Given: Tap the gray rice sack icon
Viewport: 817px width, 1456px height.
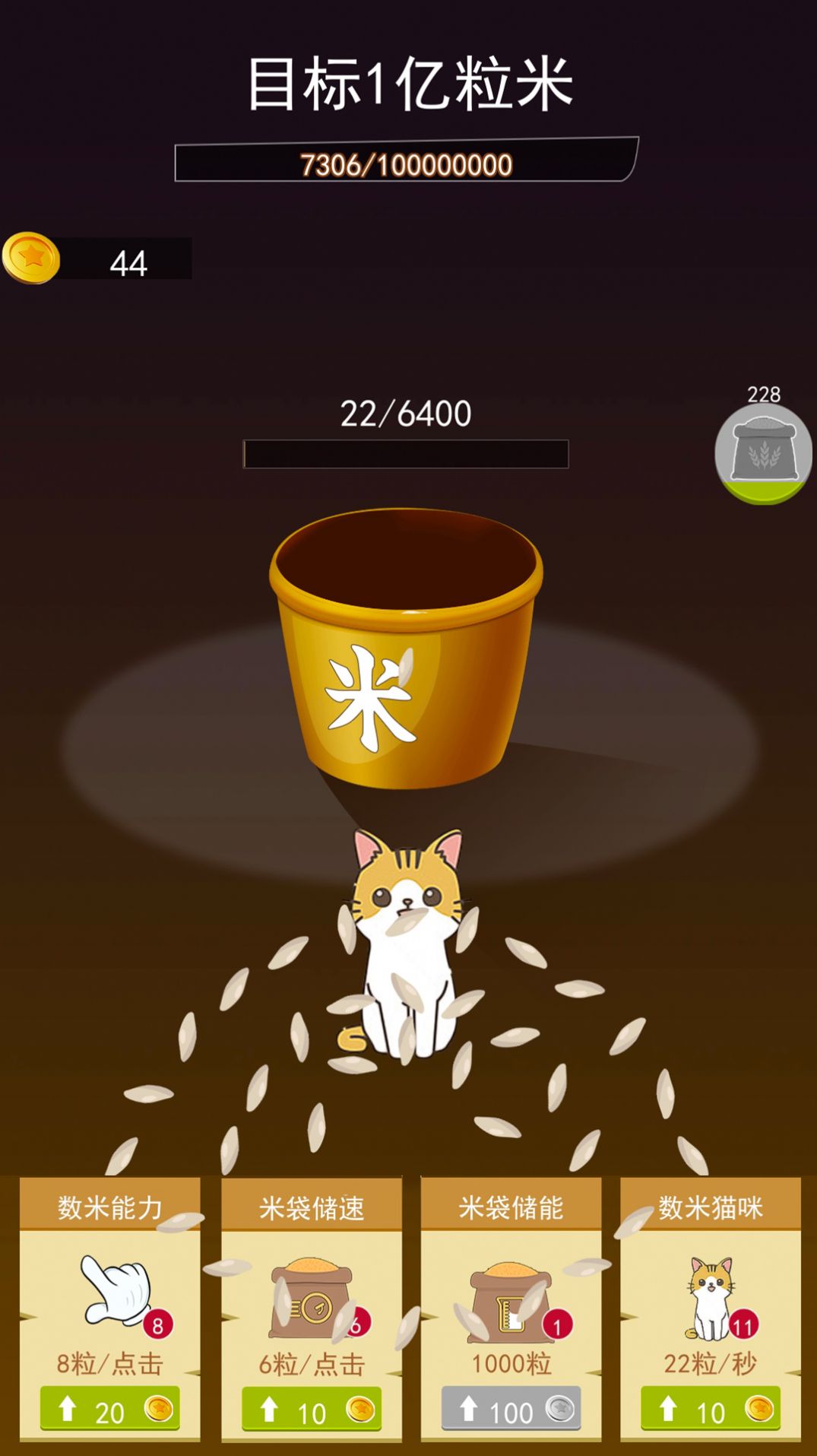Looking at the screenshot, I should pos(763,452).
